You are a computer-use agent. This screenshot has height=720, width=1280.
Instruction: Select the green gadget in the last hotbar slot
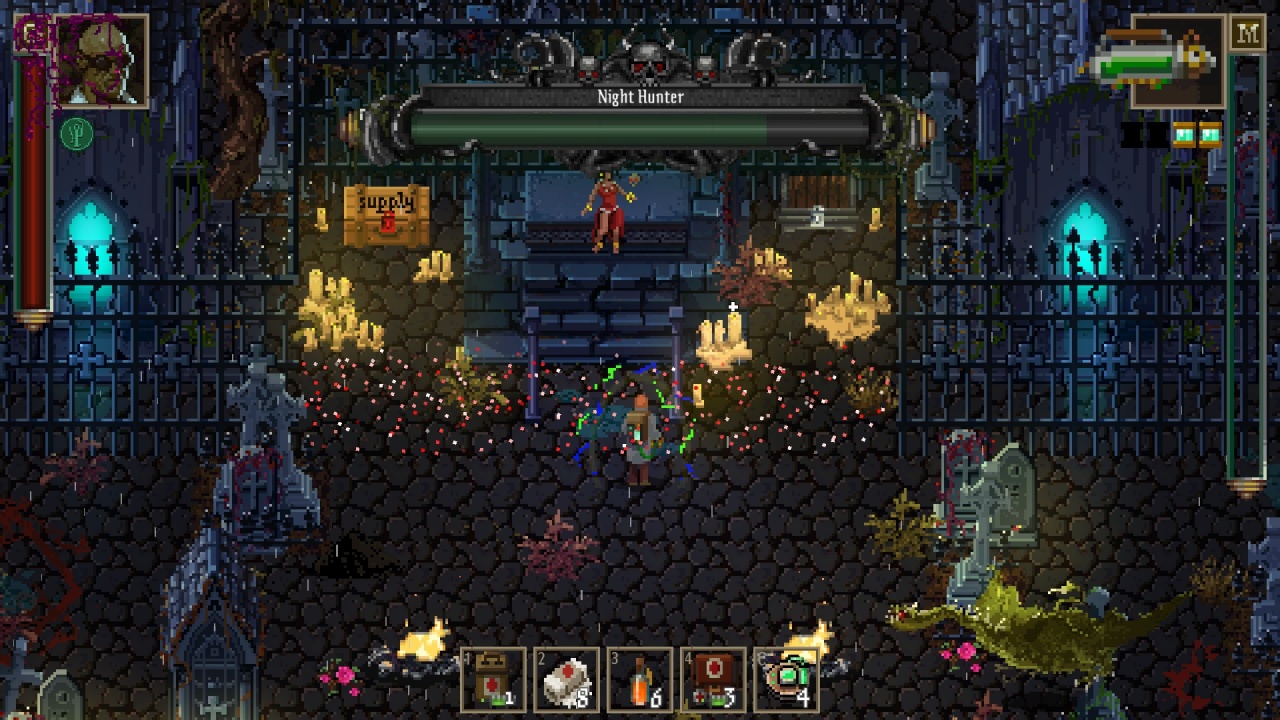pyautogui.click(x=787, y=680)
